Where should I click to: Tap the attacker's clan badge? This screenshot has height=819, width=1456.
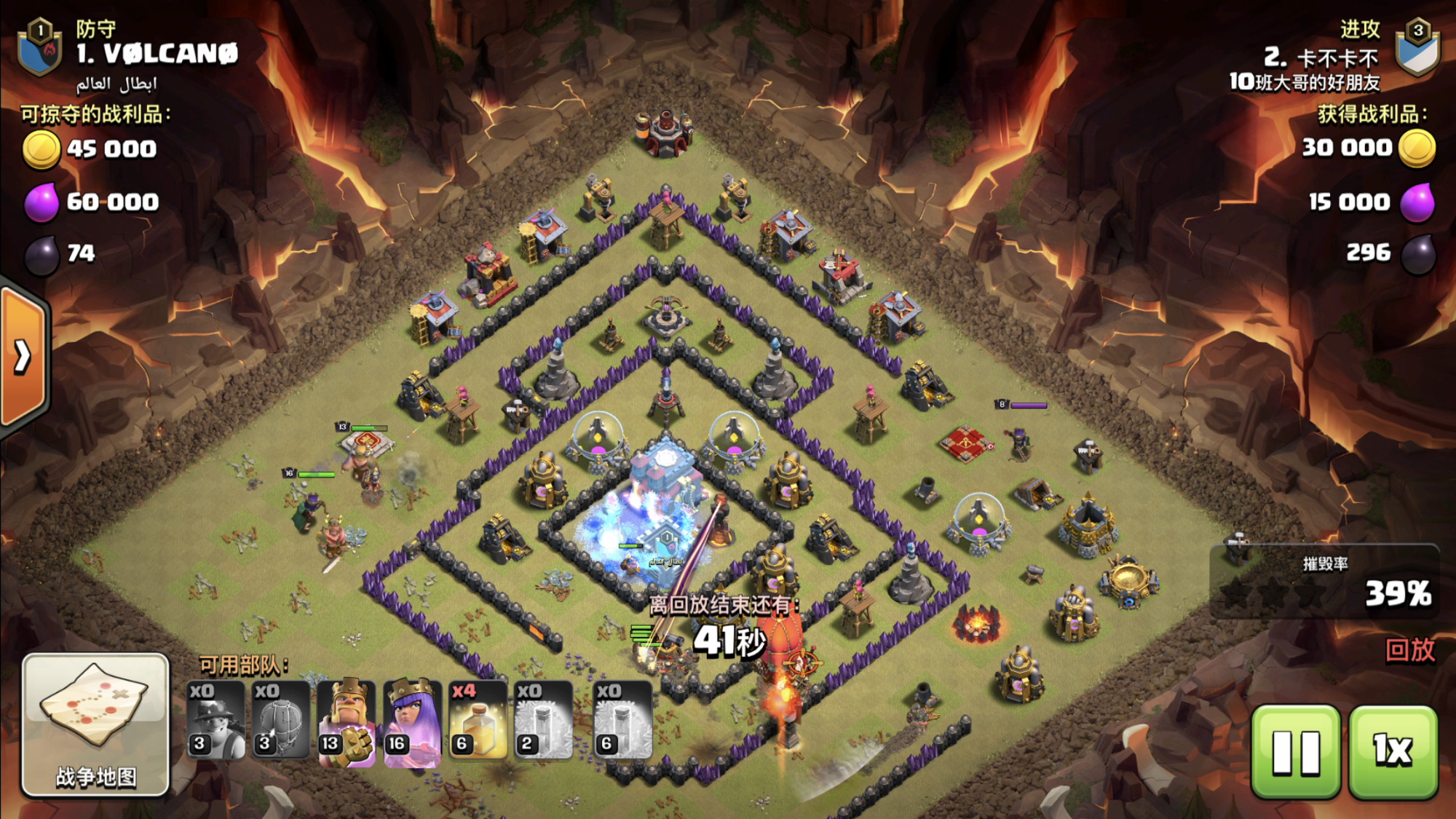tap(1417, 48)
